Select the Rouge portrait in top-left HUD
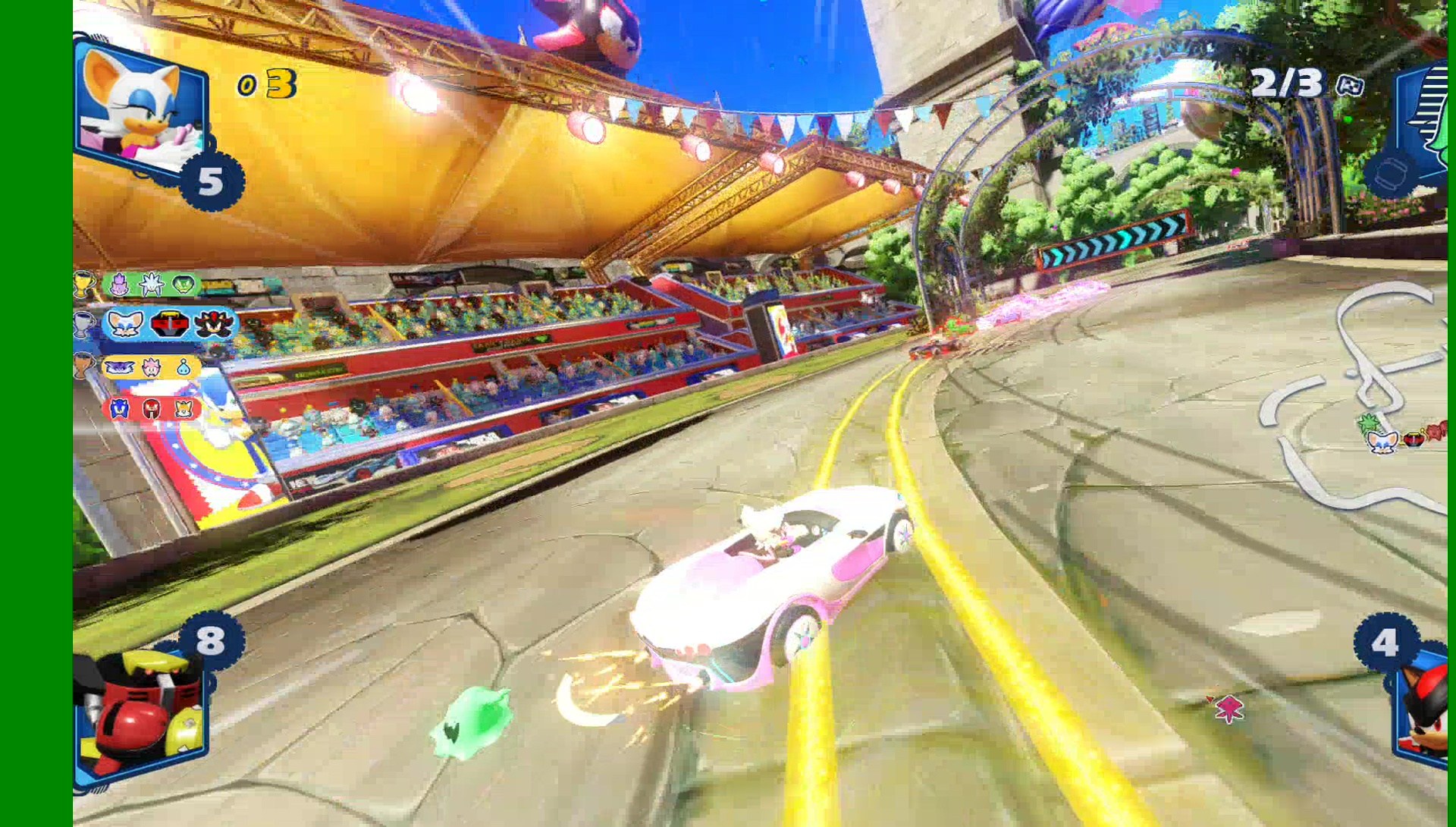Viewport: 1456px width, 827px height. coord(140,106)
